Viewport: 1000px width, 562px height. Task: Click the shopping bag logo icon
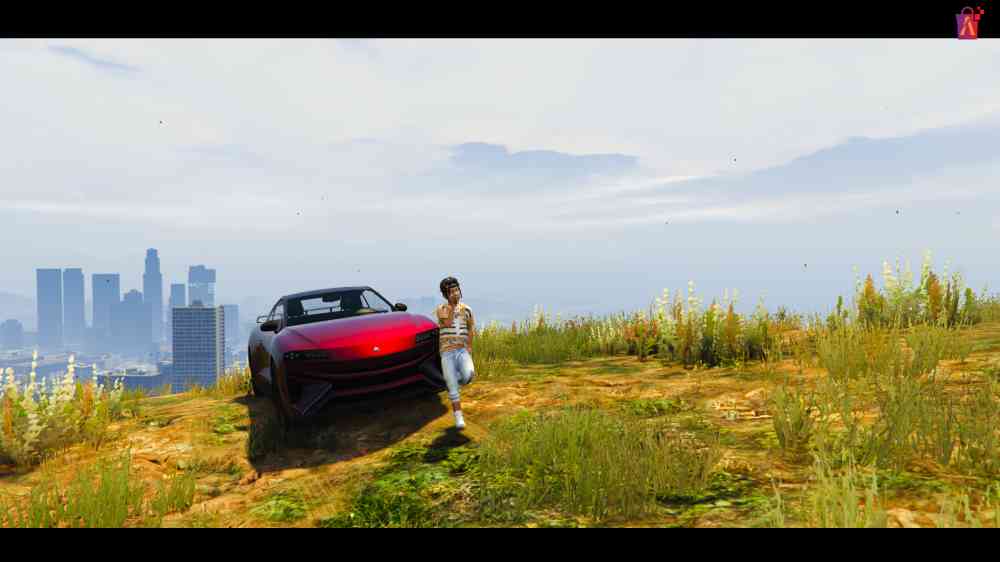(967, 23)
